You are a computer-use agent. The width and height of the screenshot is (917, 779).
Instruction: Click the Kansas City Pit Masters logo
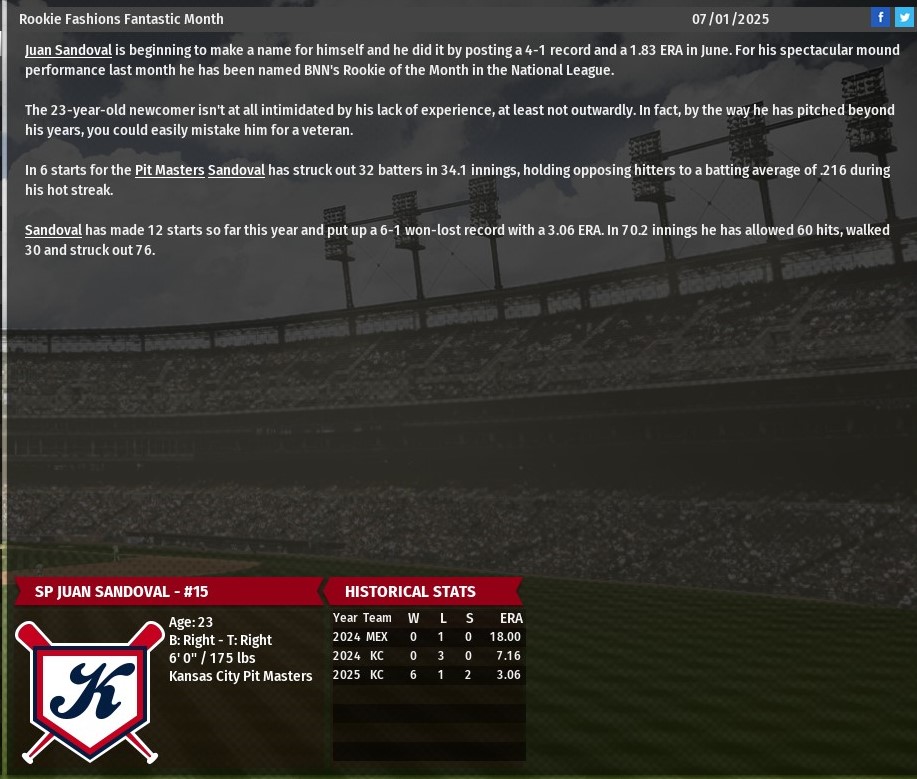point(90,692)
